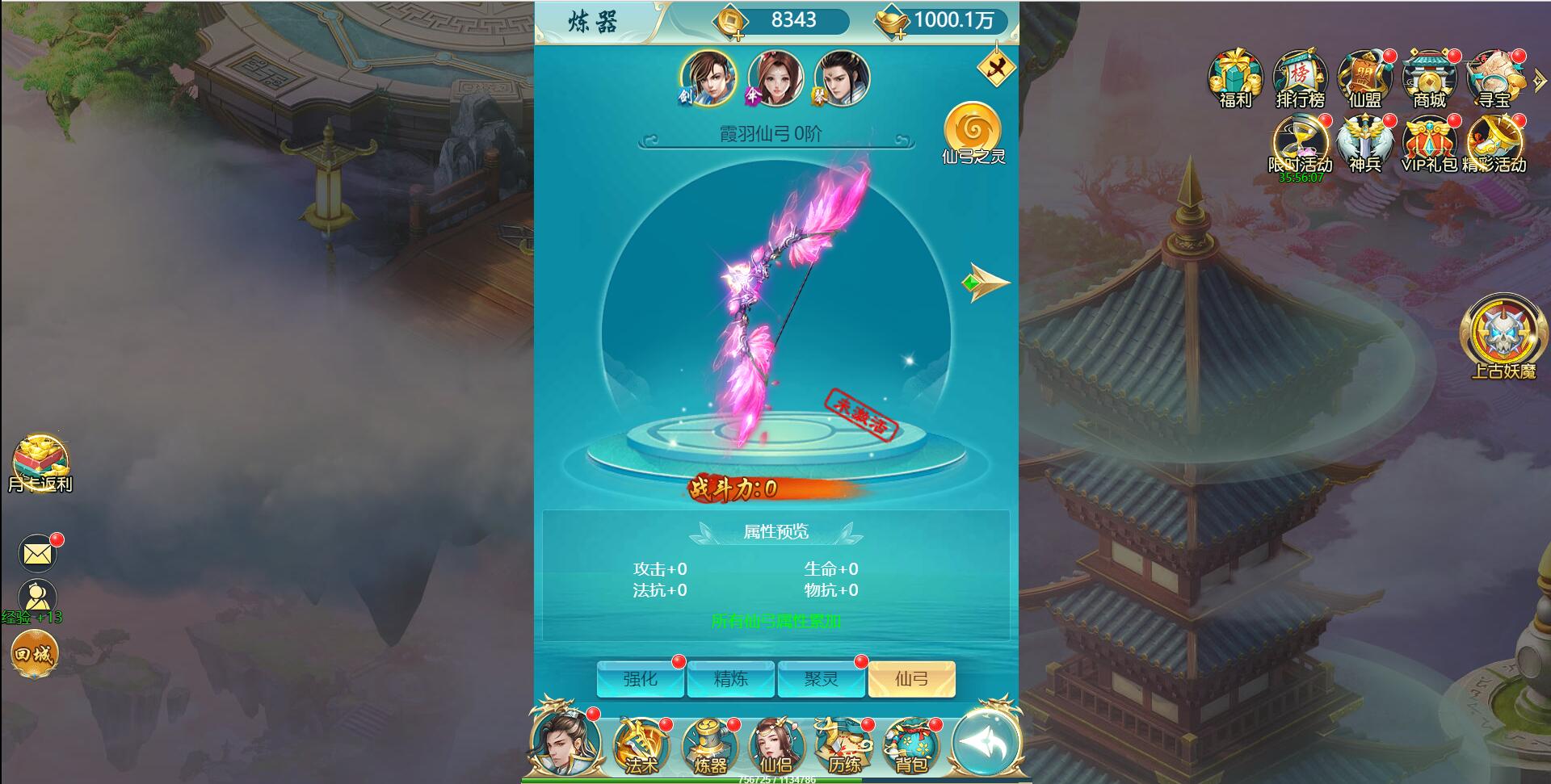Start the 寻宝 treasure hunt
1551x784 pixels.
pyautogui.click(x=1494, y=78)
